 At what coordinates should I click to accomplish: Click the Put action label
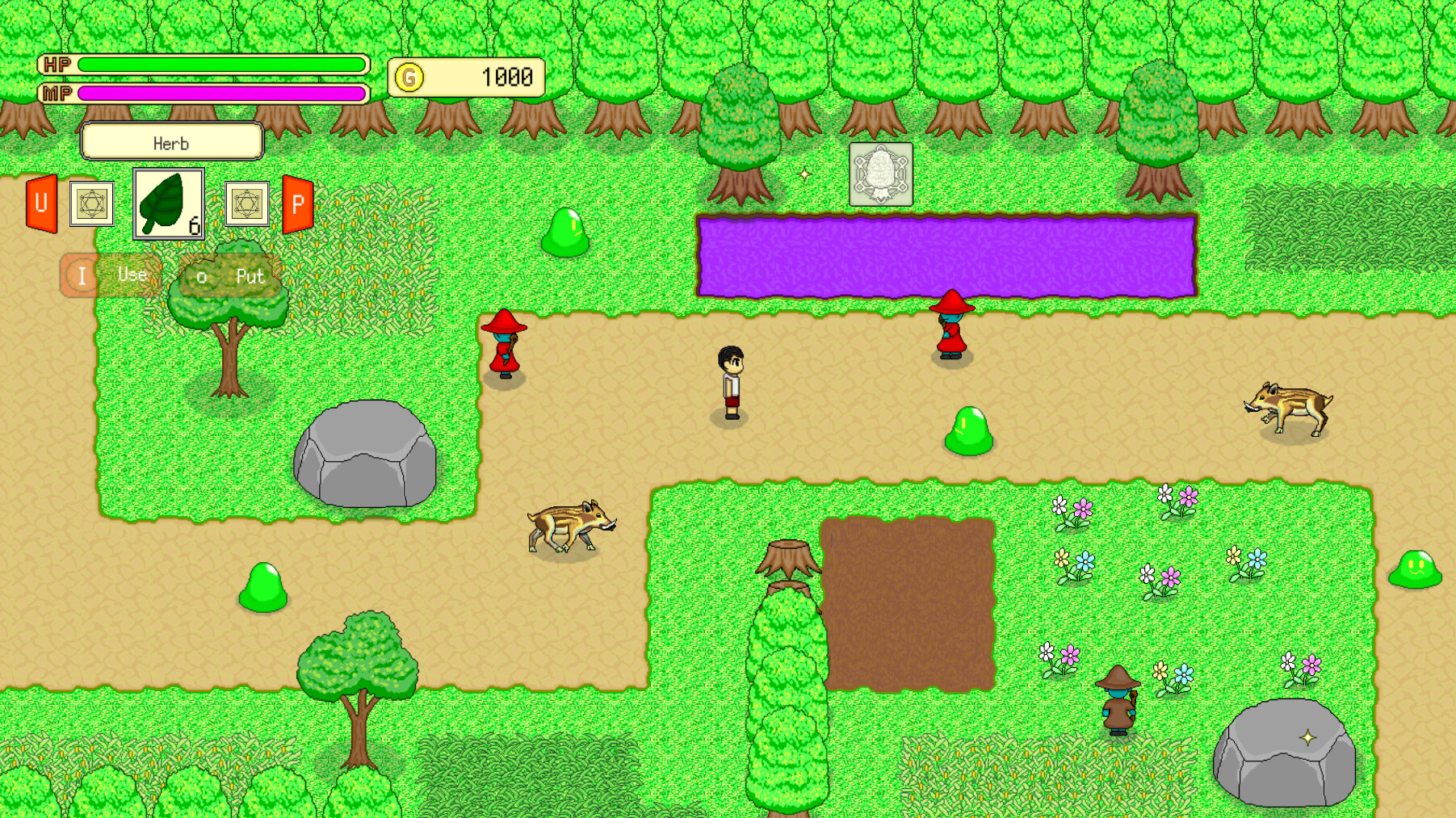(250, 277)
